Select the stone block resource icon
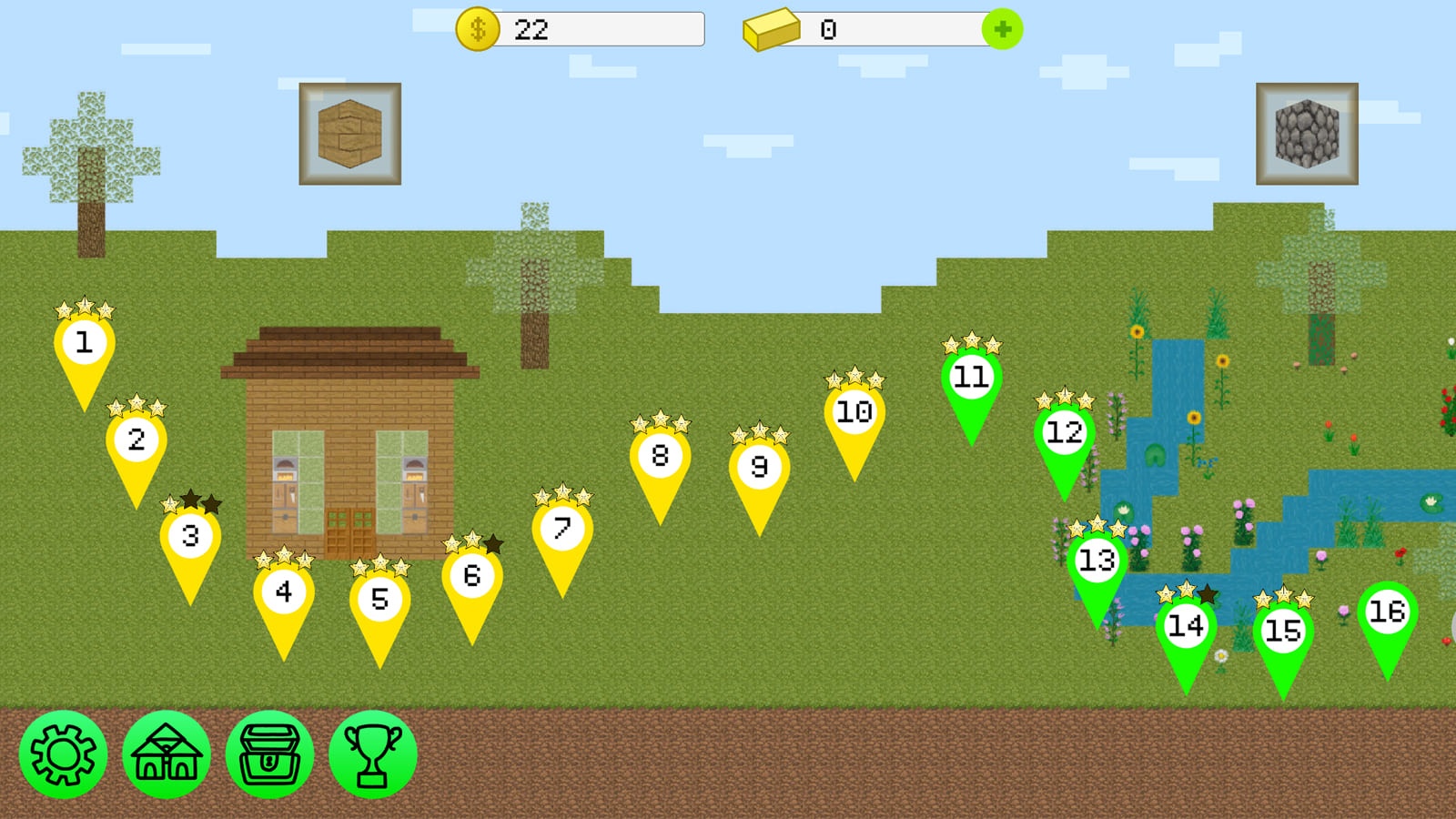The image size is (1456, 819). pos(1308,131)
